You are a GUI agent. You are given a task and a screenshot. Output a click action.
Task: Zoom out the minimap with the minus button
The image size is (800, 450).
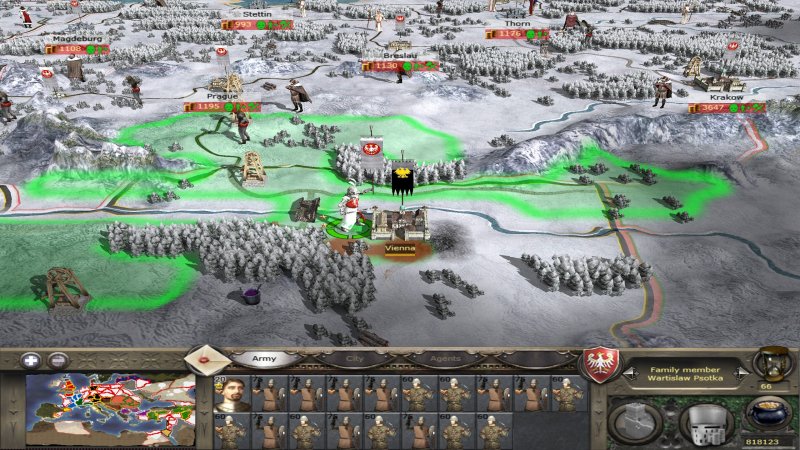point(58,360)
